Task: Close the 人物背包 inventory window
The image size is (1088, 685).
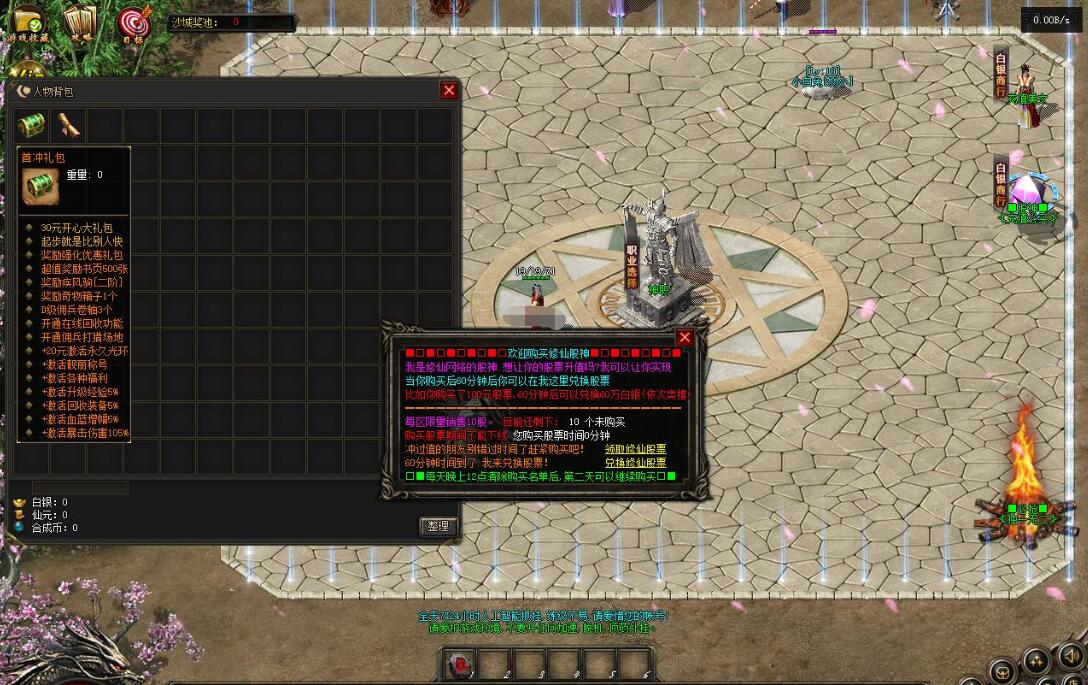Action: tap(449, 91)
